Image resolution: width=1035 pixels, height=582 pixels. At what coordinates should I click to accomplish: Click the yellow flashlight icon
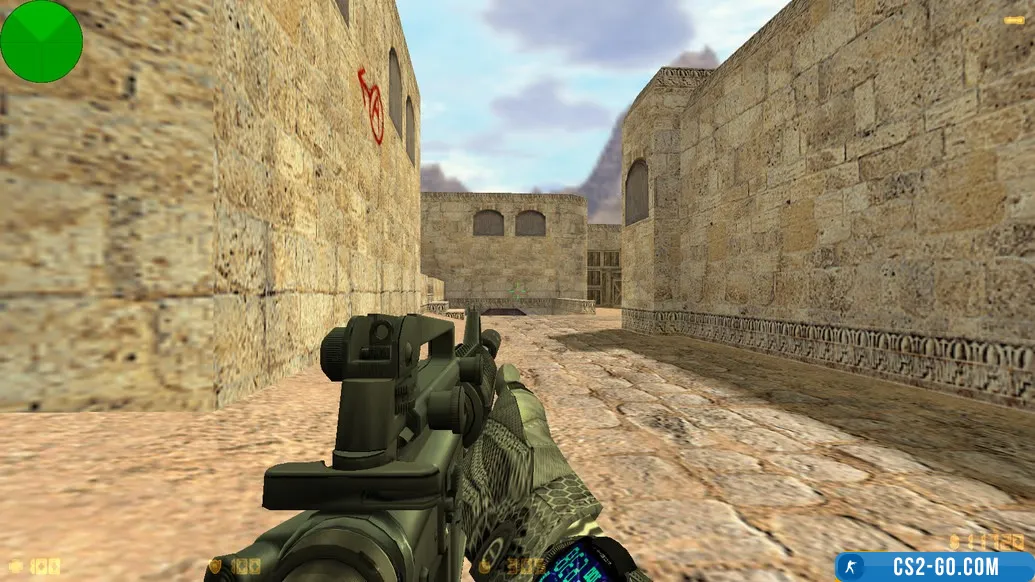click(x=1013, y=20)
